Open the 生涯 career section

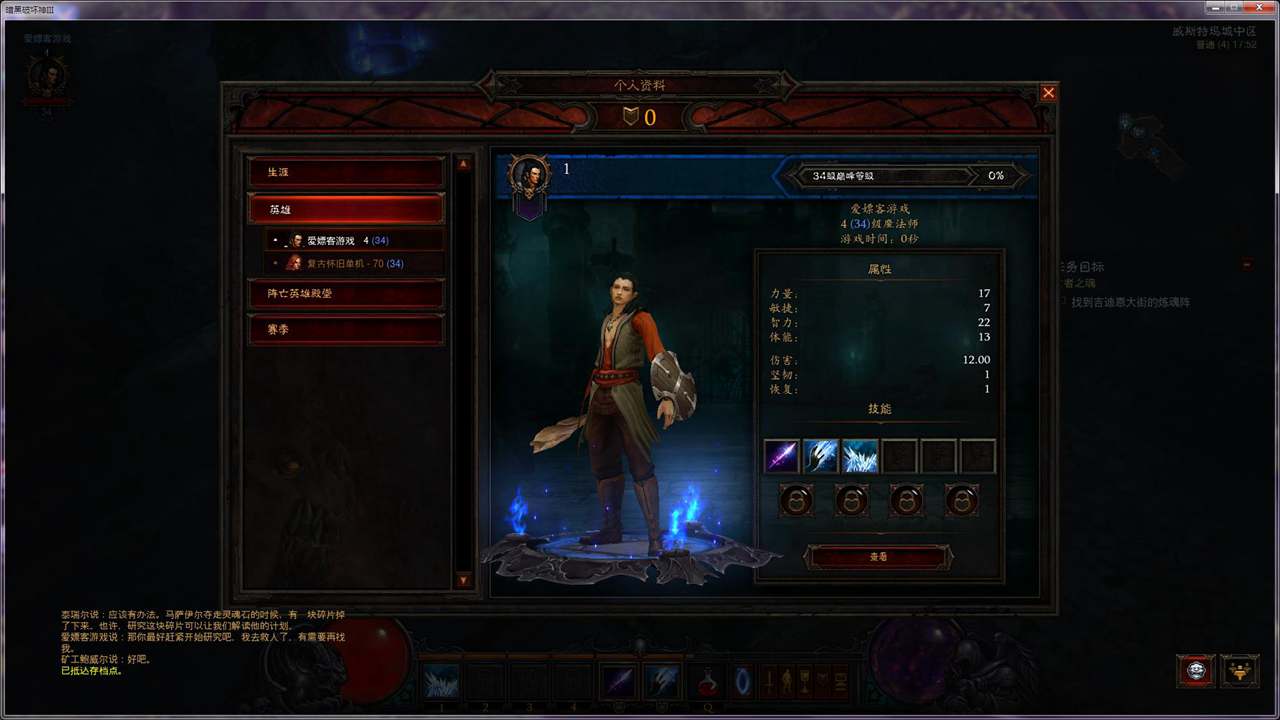click(346, 172)
